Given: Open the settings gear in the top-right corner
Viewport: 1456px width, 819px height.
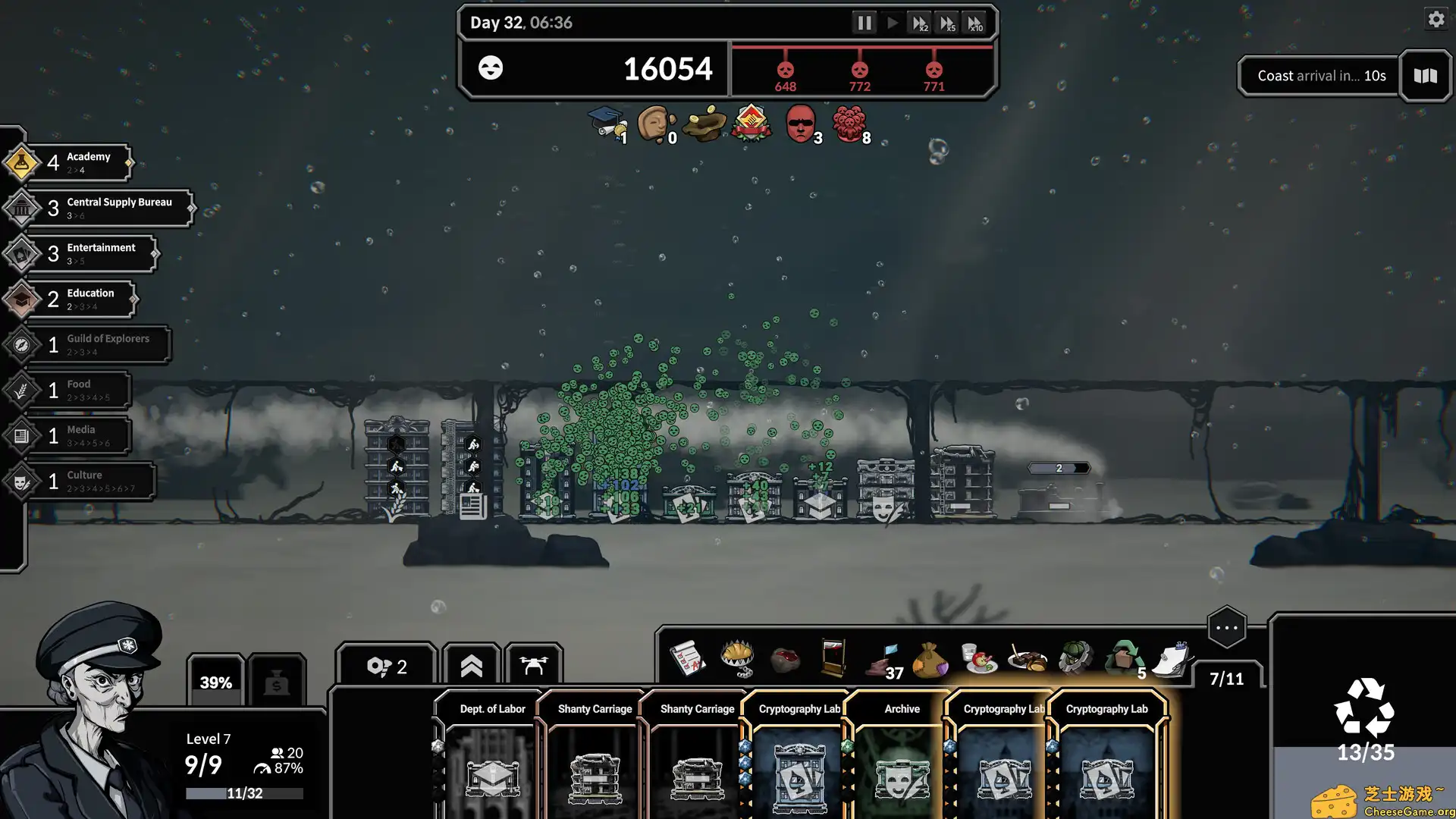Looking at the screenshot, I should pyautogui.click(x=1436, y=19).
